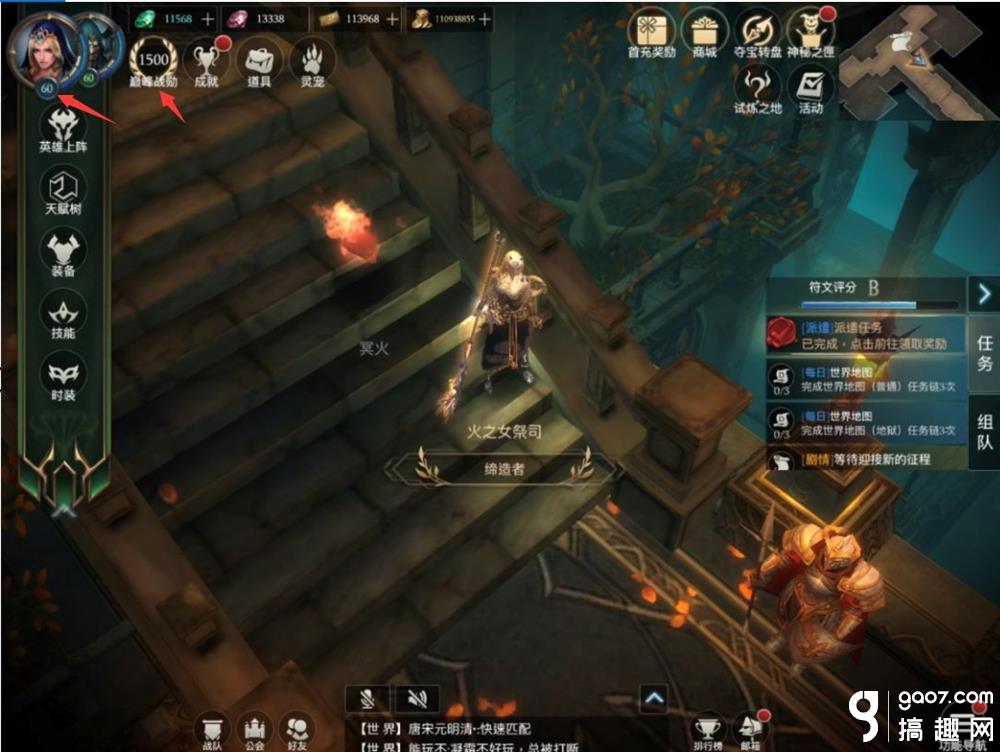Viewport: 1000px width, 752px height.
Task: Open the 灵宠 pet paw menu
Action: pos(312,61)
